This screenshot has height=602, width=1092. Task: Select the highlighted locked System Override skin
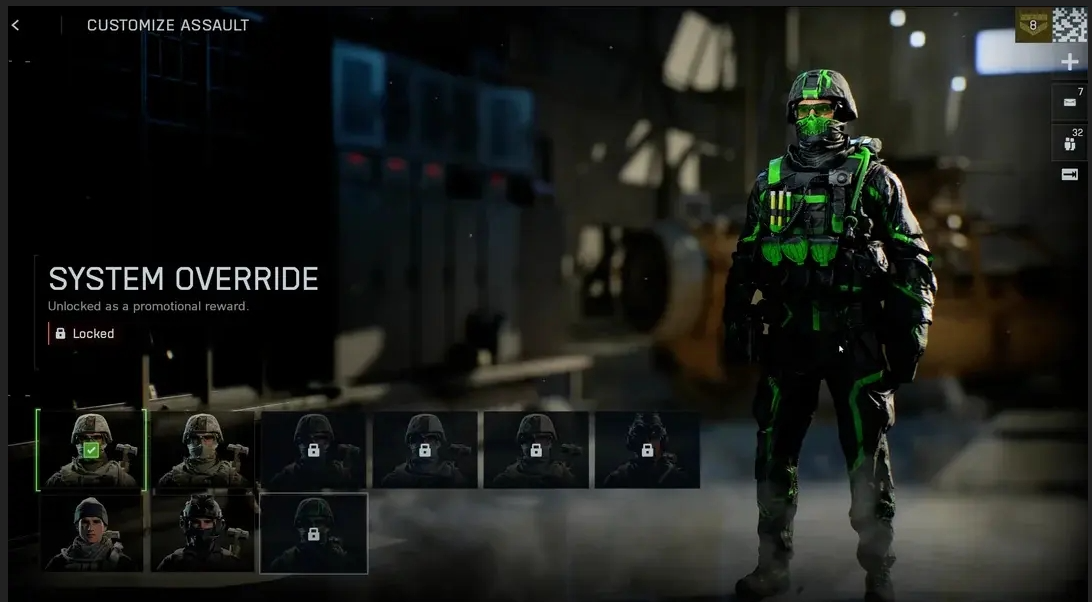pyautogui.click(x=313, y=533)
